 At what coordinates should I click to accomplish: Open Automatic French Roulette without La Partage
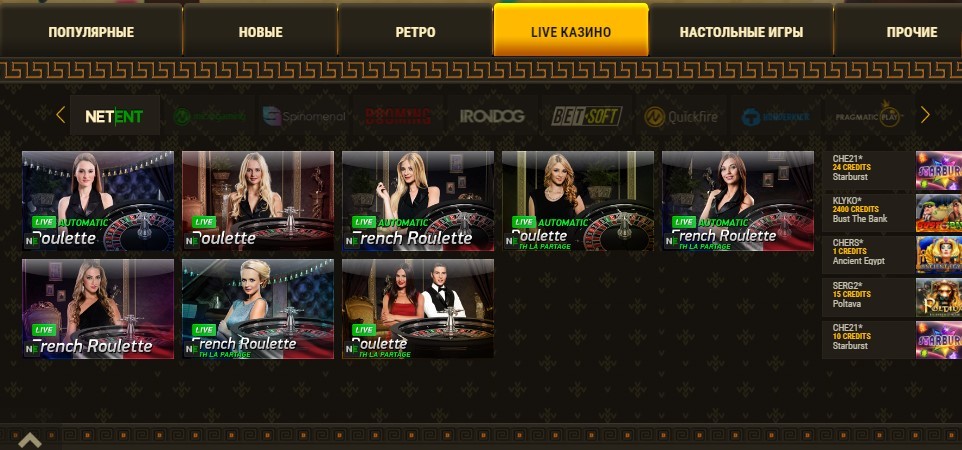(418, 200)
